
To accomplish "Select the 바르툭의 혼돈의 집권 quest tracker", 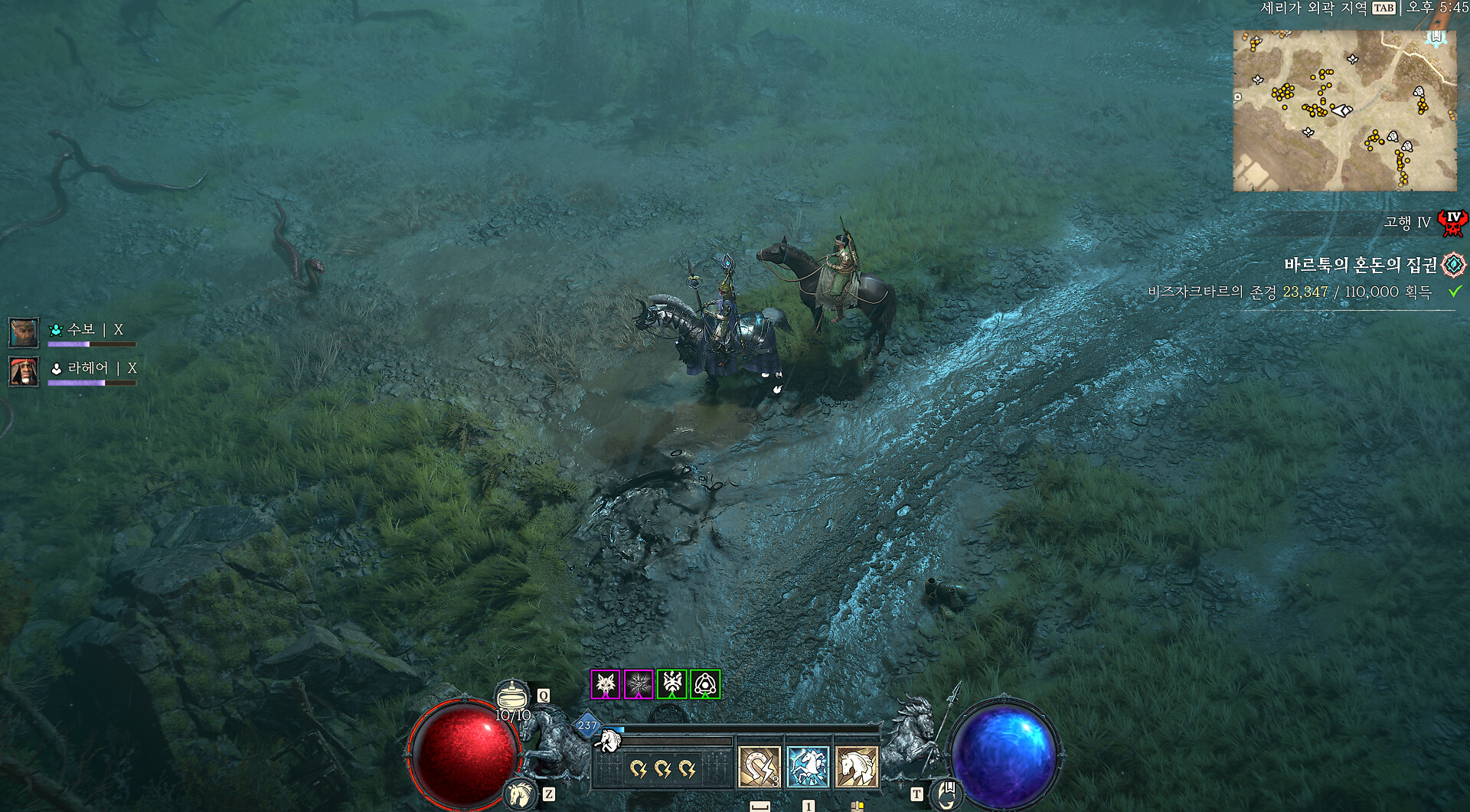I will pos(1360,265).
